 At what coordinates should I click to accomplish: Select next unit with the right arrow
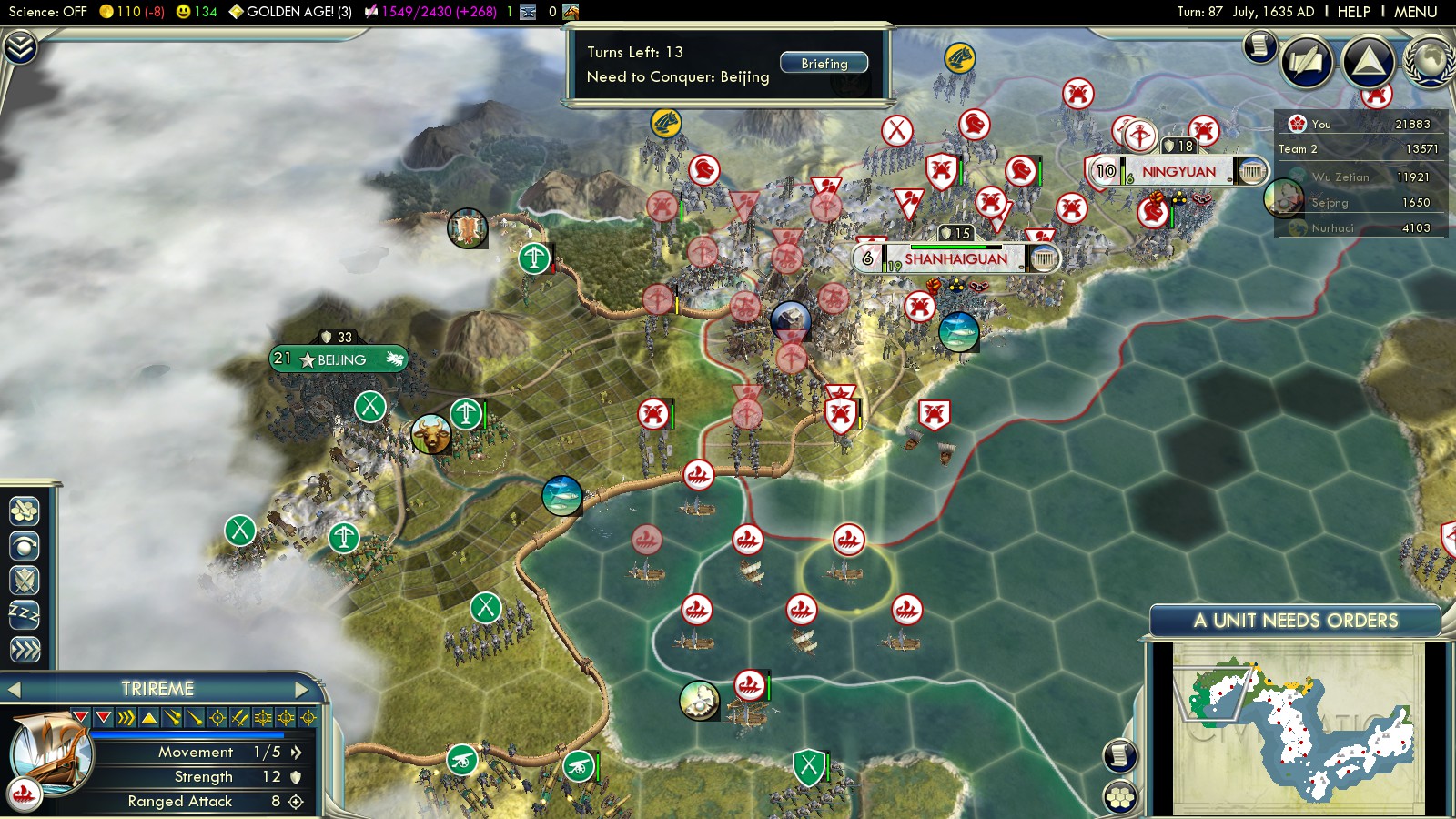coord(301,690)
